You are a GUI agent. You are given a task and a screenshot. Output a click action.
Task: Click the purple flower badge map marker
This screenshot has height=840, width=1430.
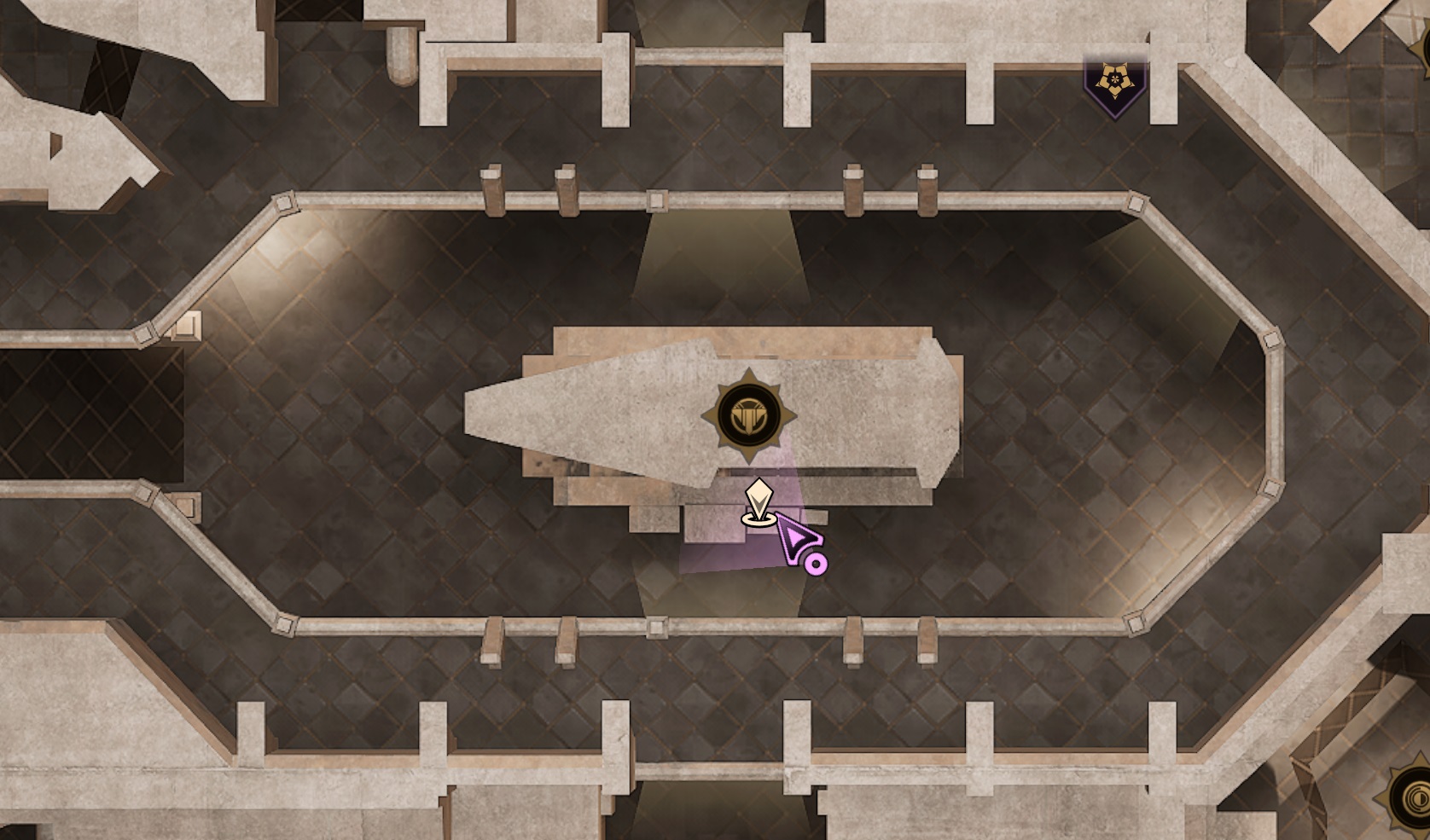tap(1113, 84)
